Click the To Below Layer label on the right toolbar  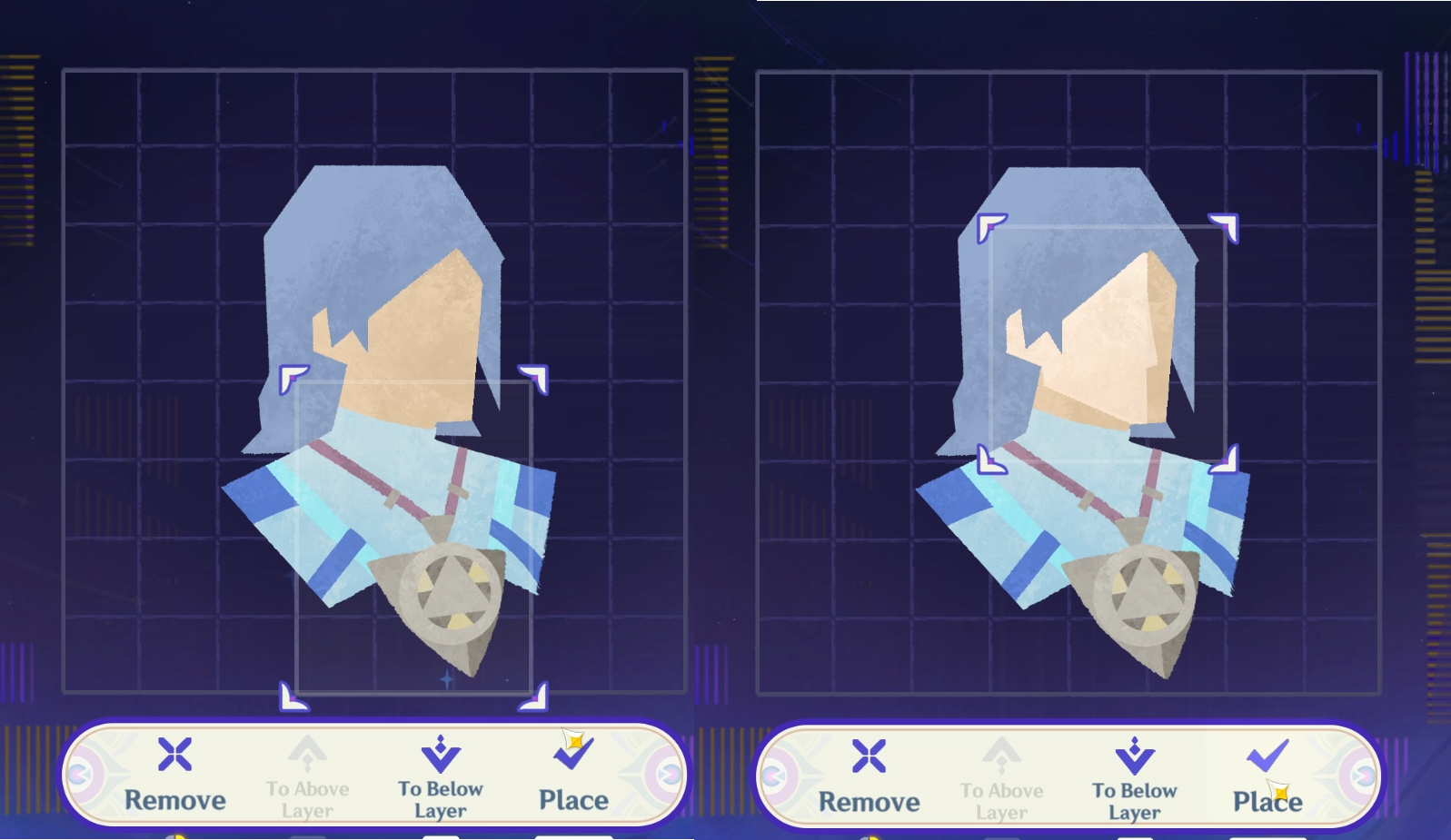(x=1134, y=799)
